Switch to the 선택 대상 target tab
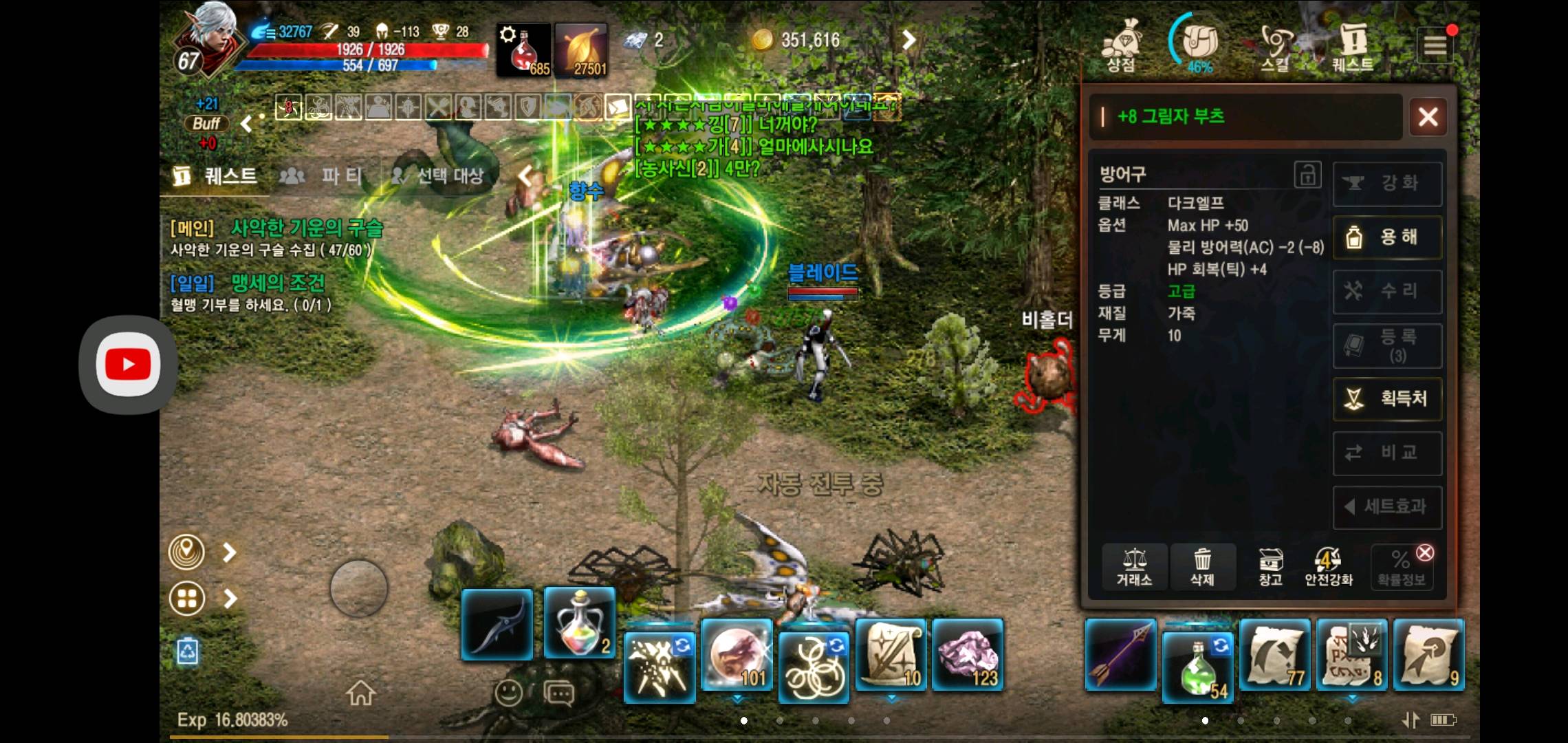The image size is (1568, 743). click(437, 176)
